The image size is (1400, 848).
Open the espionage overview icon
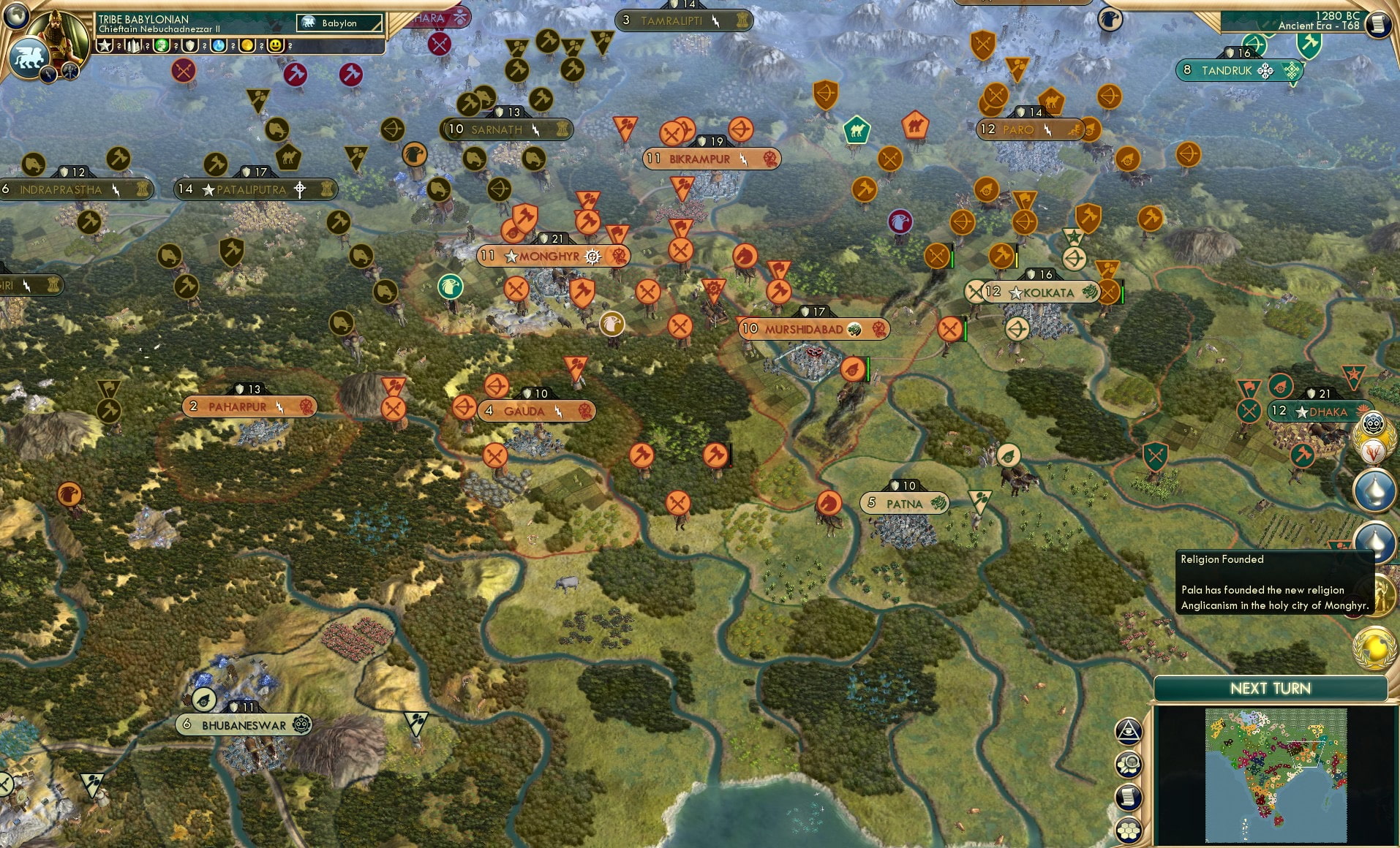[x=1129, y=732]
